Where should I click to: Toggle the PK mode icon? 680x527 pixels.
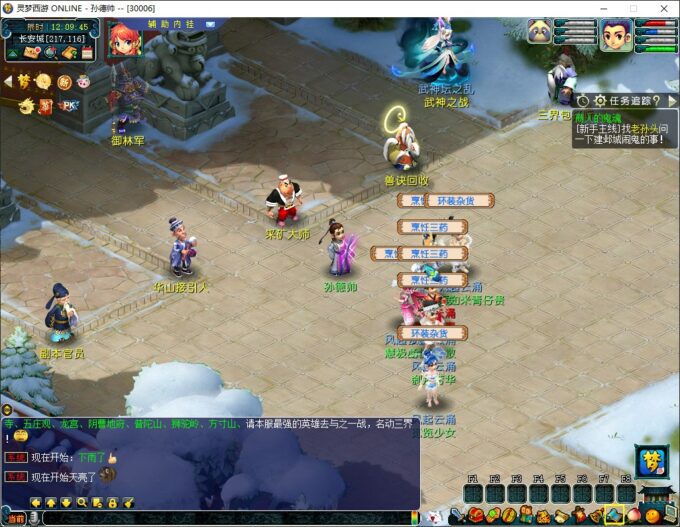(x=70, y=105)
